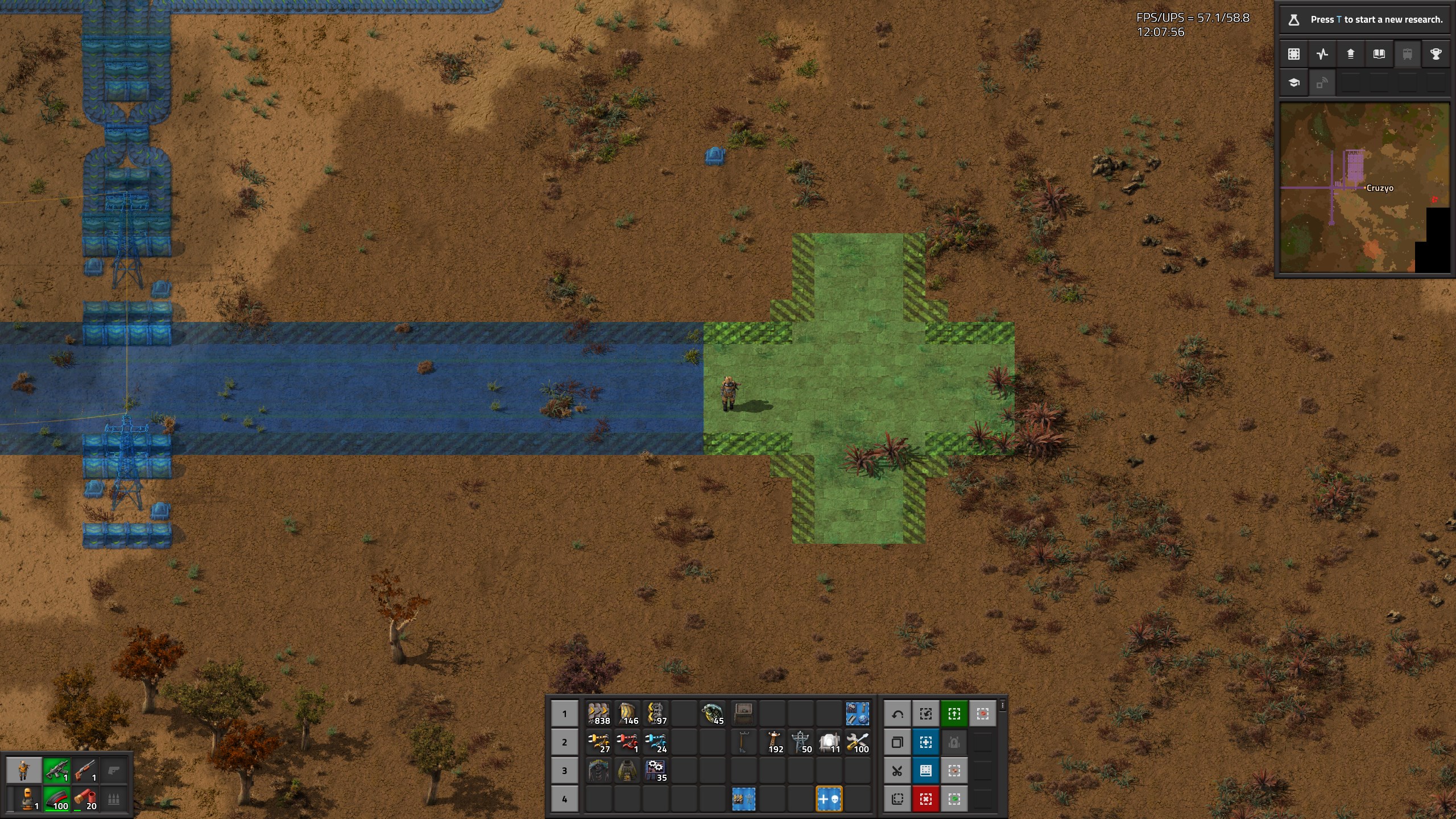Open the blue blueprint book shortcut
The width and height of the screenshot is (1456, 819).
pos(926,771)
